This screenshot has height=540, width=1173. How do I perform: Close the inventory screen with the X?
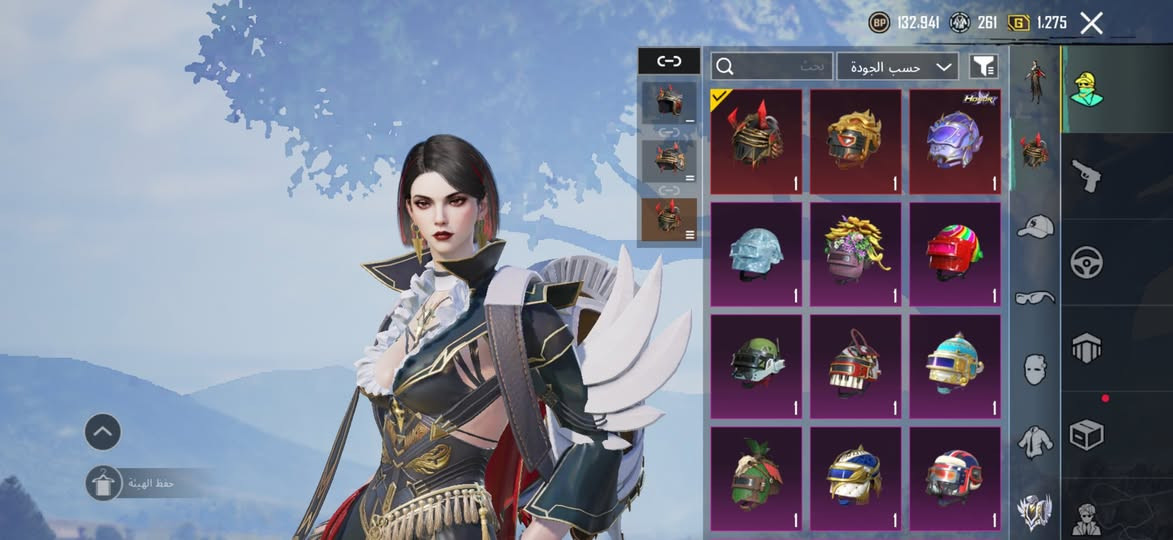(1091, 23)
